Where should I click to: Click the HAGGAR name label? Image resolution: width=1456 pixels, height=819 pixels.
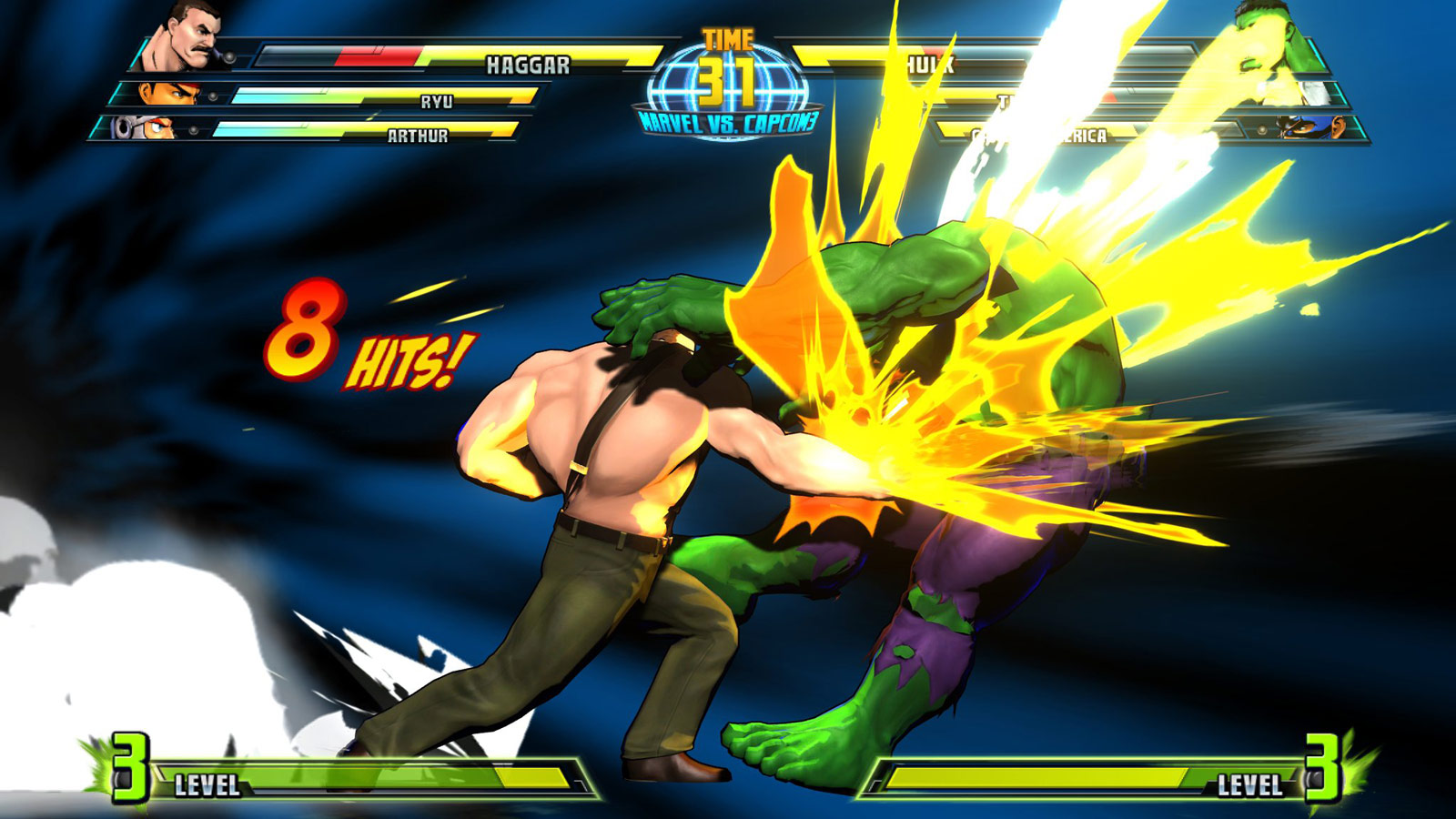[x=528, y=64]
